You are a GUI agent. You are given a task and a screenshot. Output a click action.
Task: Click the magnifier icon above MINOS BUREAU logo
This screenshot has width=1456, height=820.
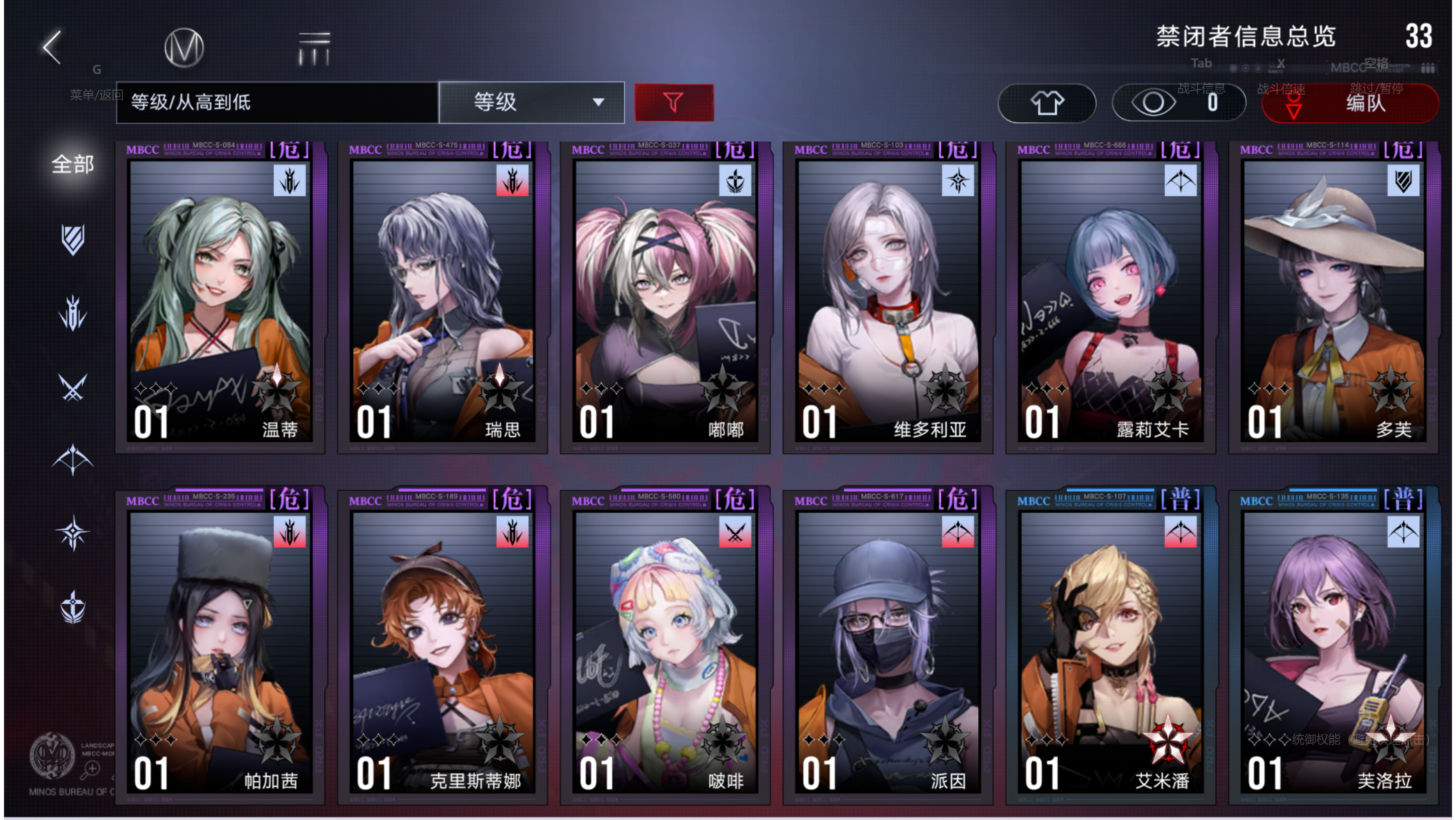tap(89, 769)
